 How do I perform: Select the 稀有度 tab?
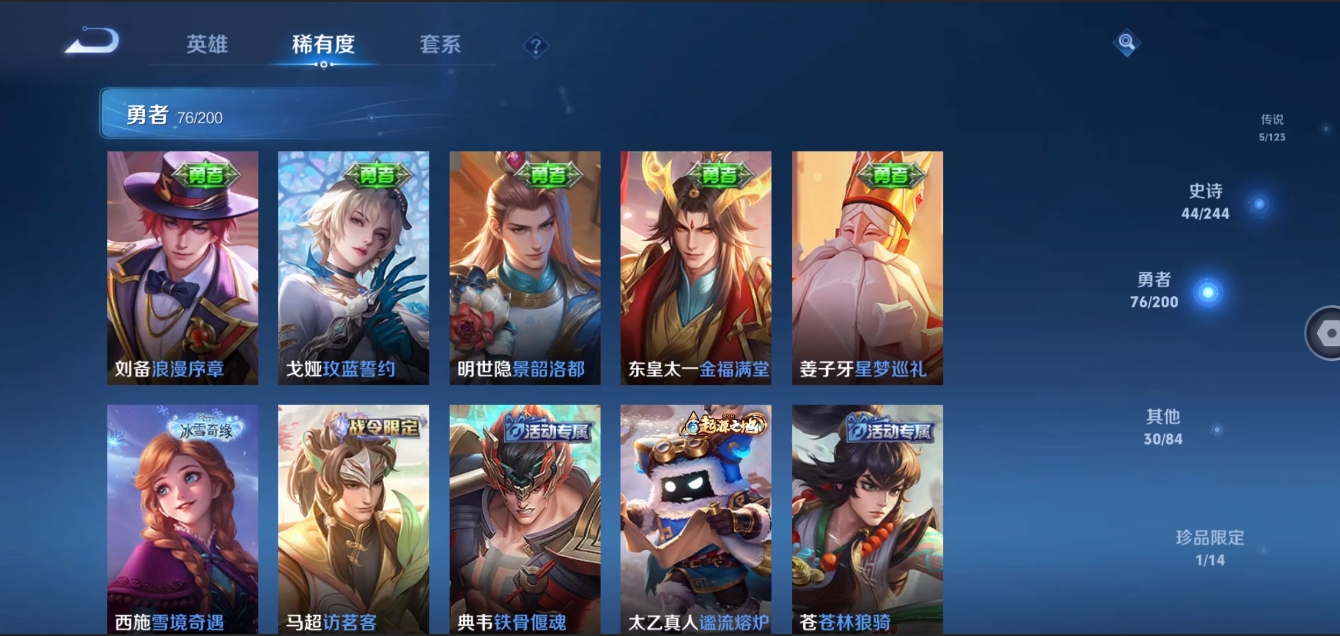coord(323,45)
